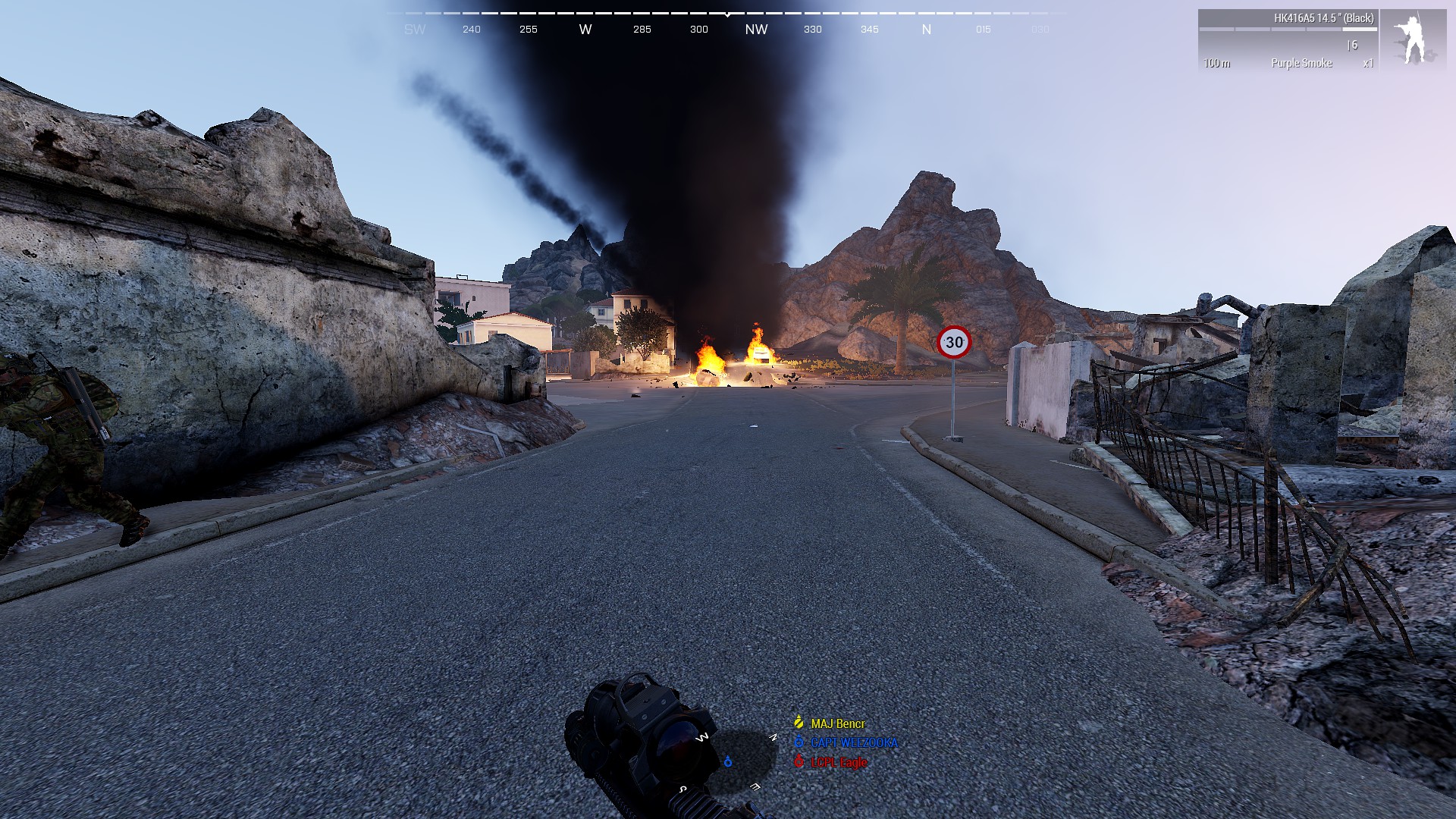Expand the N marker on the mini compass
This screenshot has width=1456, height=819.
coord(773,737)
